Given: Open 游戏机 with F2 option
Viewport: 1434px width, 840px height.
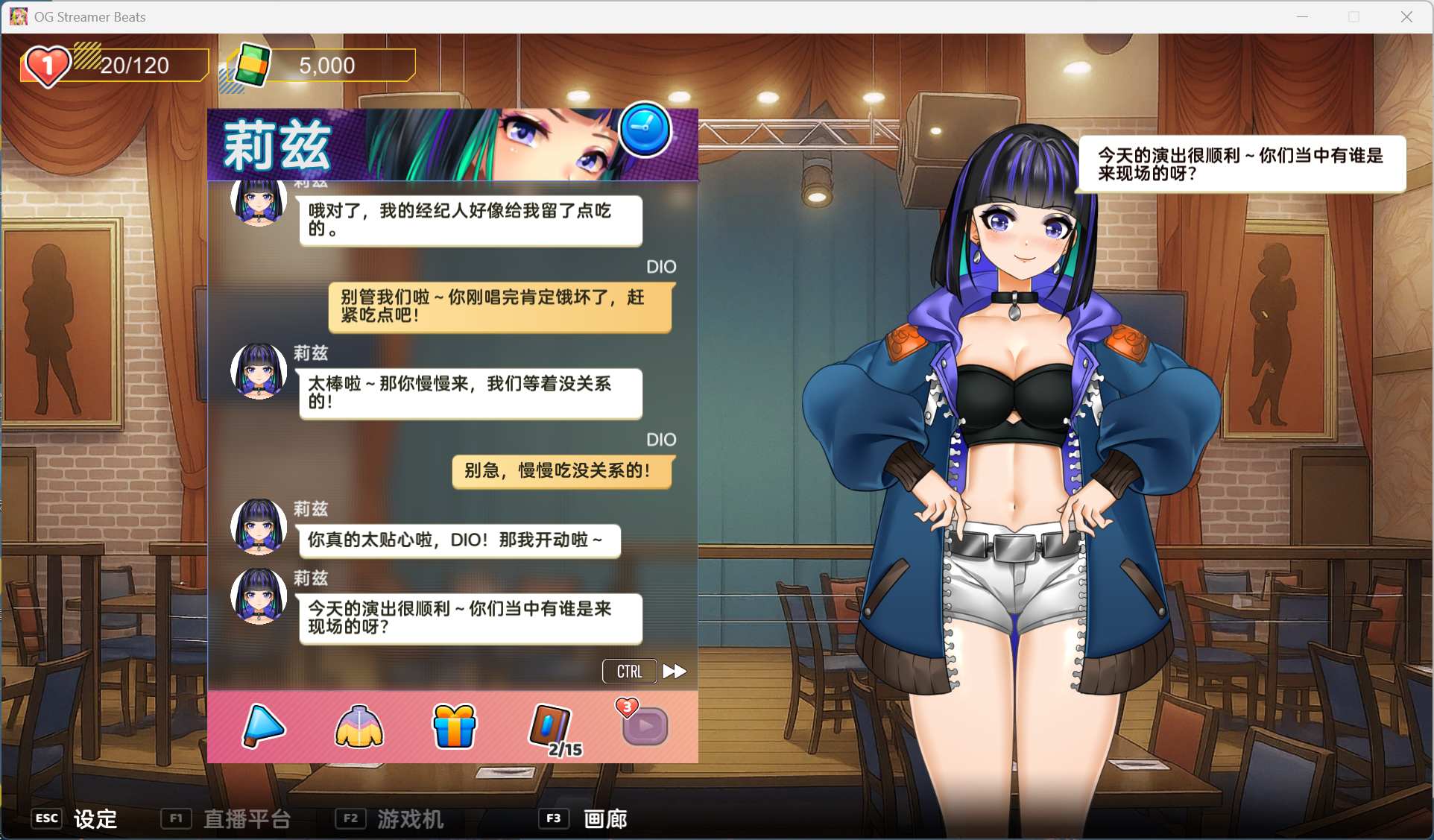Looking at the screenshot, I should 391,818.
